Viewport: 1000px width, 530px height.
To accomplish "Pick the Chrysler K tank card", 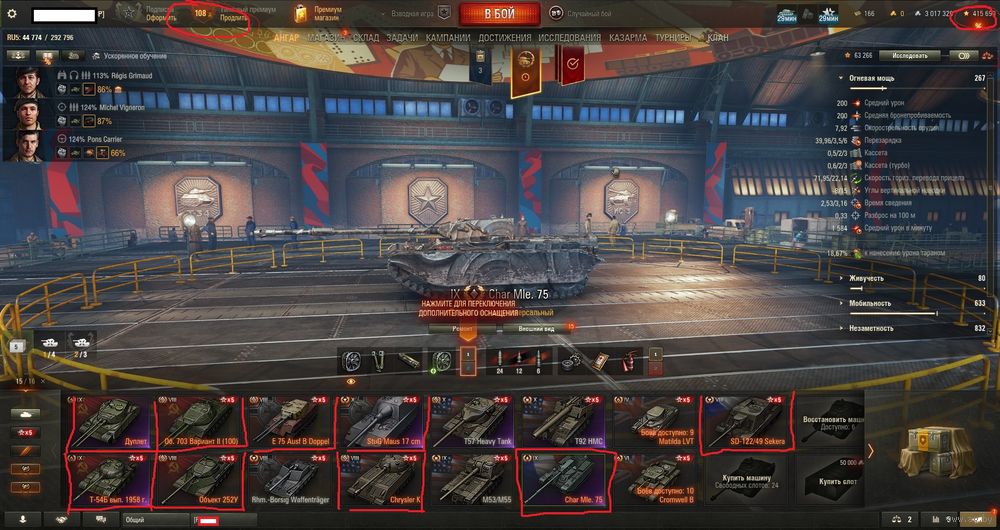I will [380, 480].
